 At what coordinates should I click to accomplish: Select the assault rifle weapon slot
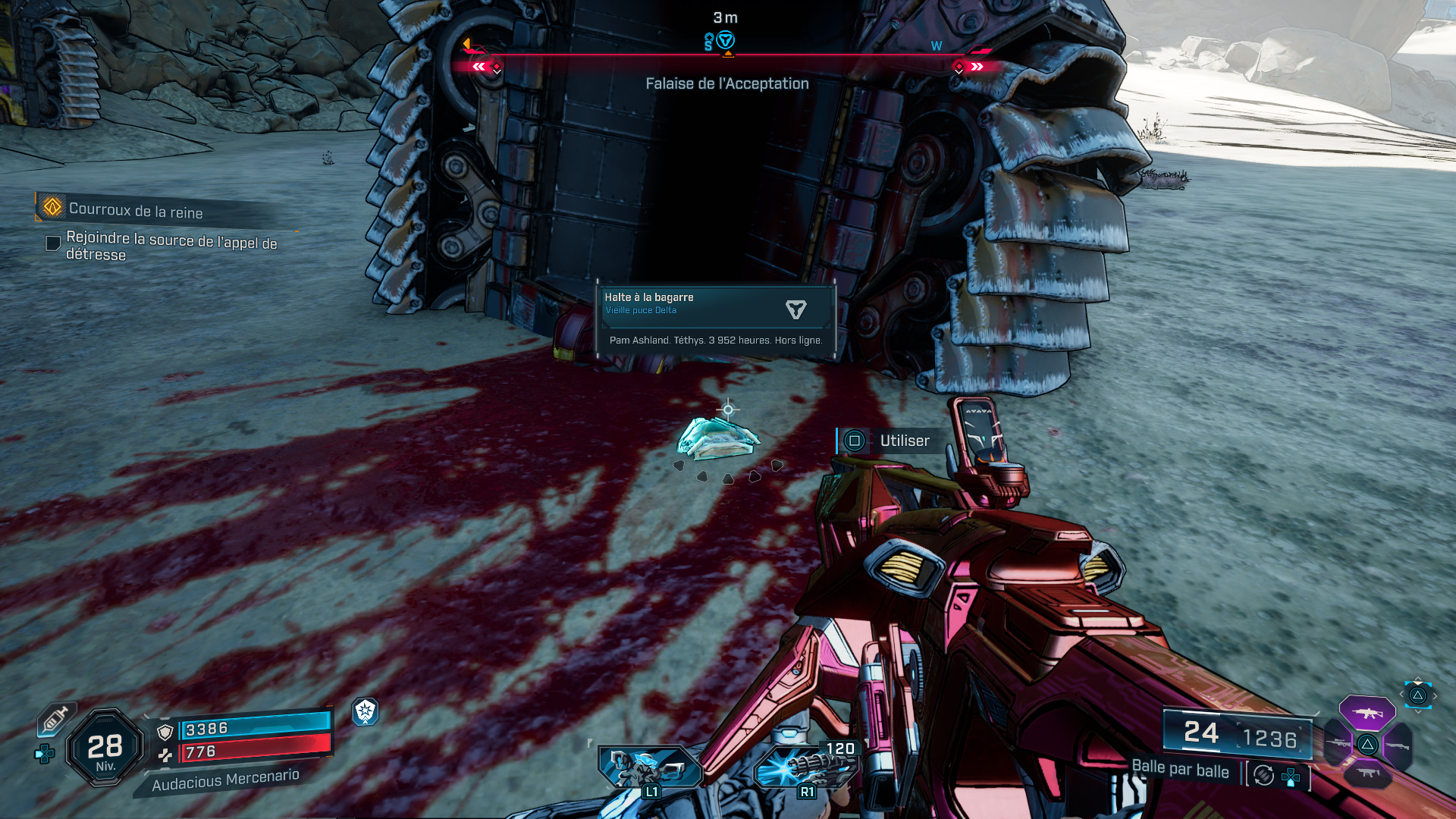pos(1367,713)
